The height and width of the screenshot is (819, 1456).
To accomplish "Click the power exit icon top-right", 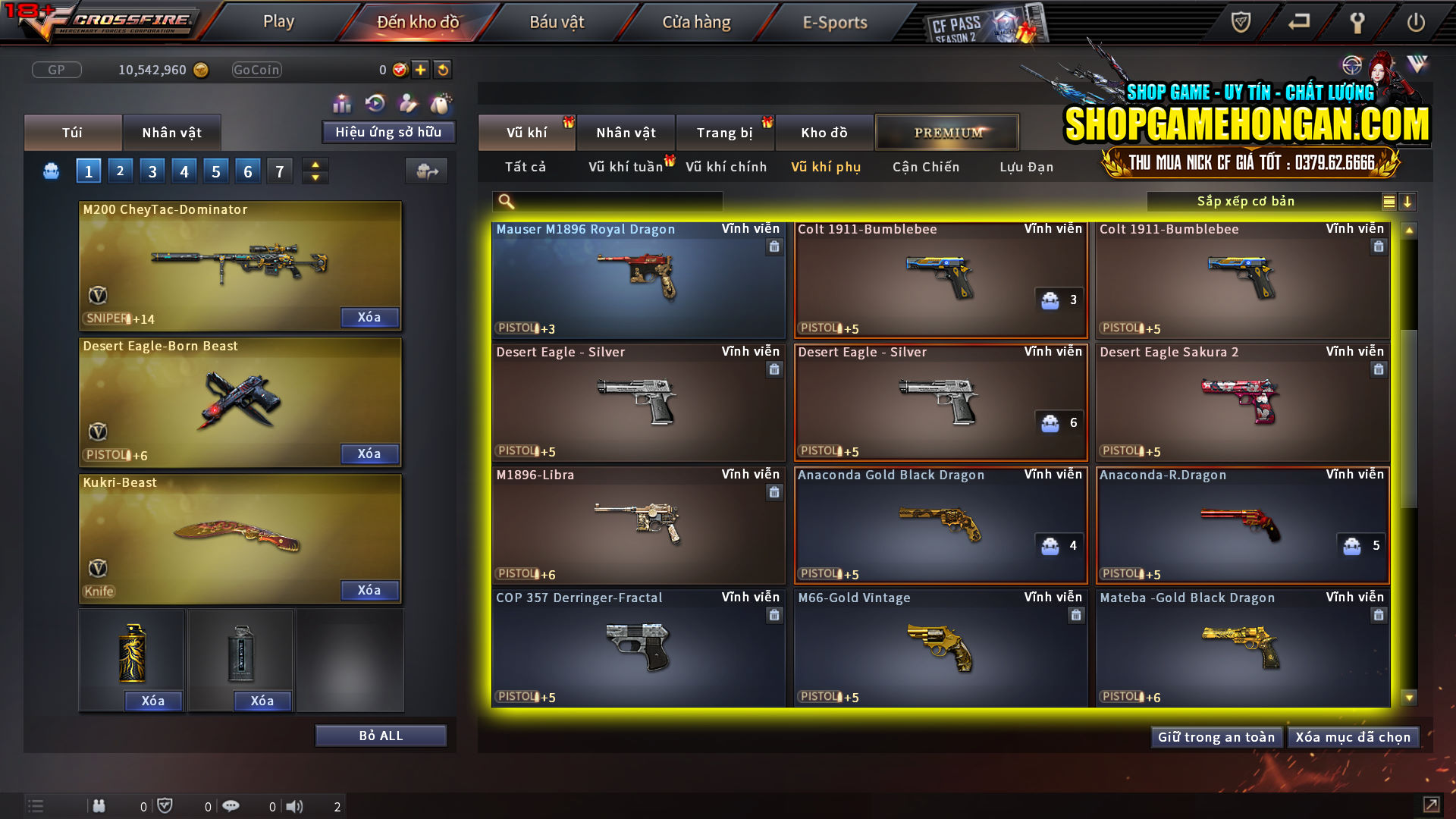I will pyautogui.click(x=1415, y=23).
